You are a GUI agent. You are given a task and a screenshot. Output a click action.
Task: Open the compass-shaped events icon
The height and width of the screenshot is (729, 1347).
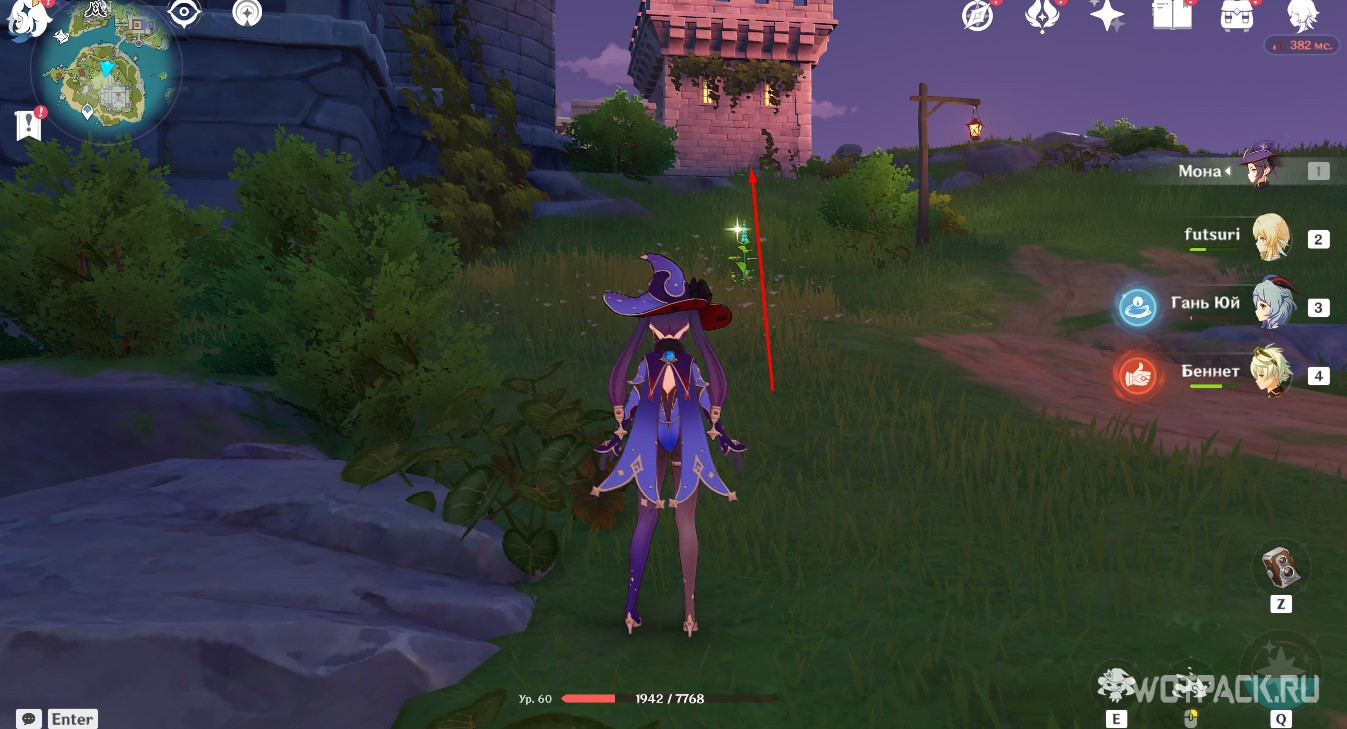[x=977, y=15]
